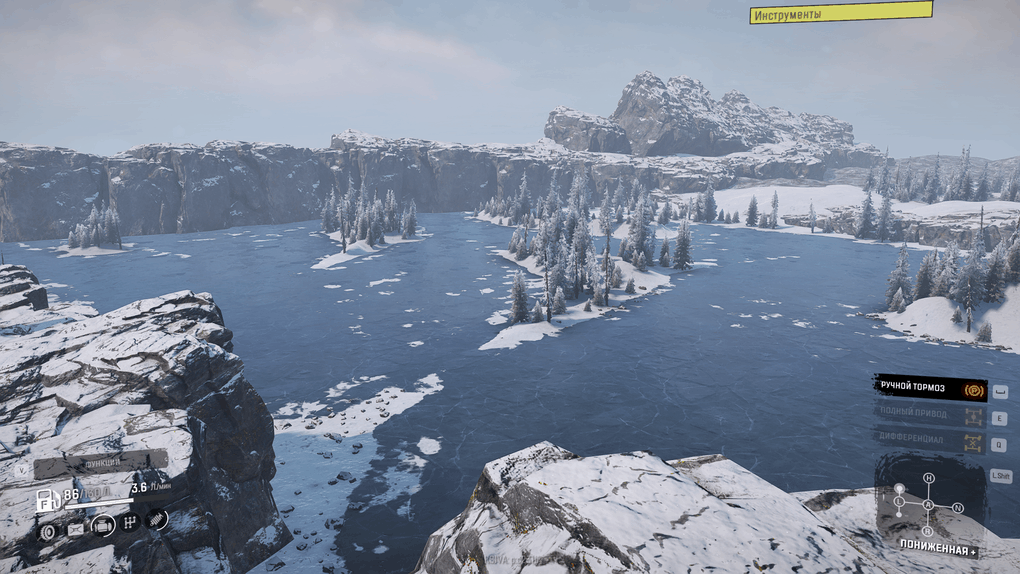Screen dimensions: 1020x574
Task: Open the Функции menu bar
Action: click(100, 465)
